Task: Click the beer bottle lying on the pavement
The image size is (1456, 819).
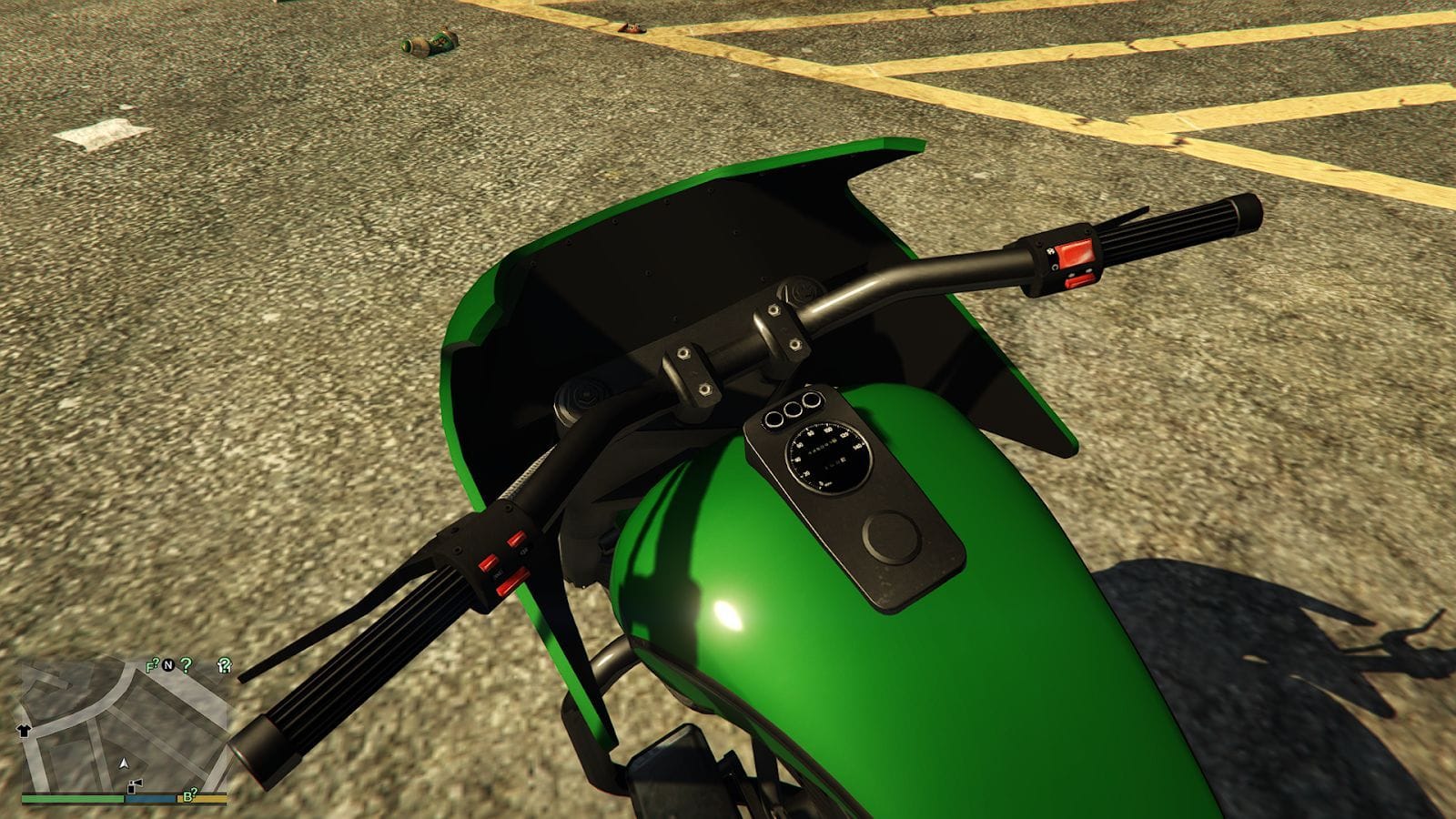Action: click(428, 41)
